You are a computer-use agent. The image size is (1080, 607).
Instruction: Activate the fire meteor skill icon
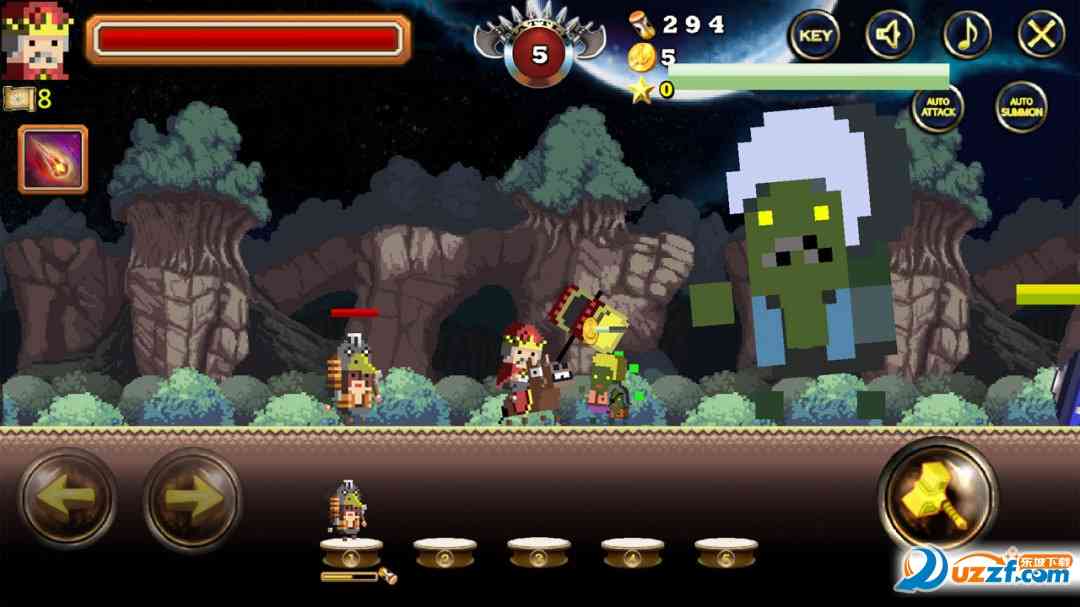click(x=53, y=159)
